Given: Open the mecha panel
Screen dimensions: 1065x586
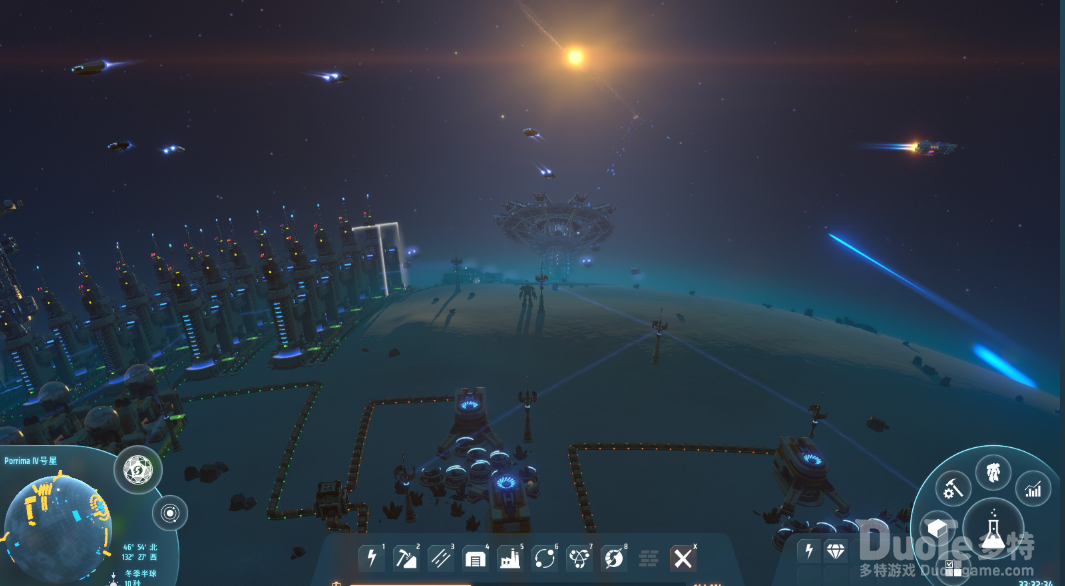Looking at the screenshot, I should [994, 471].
